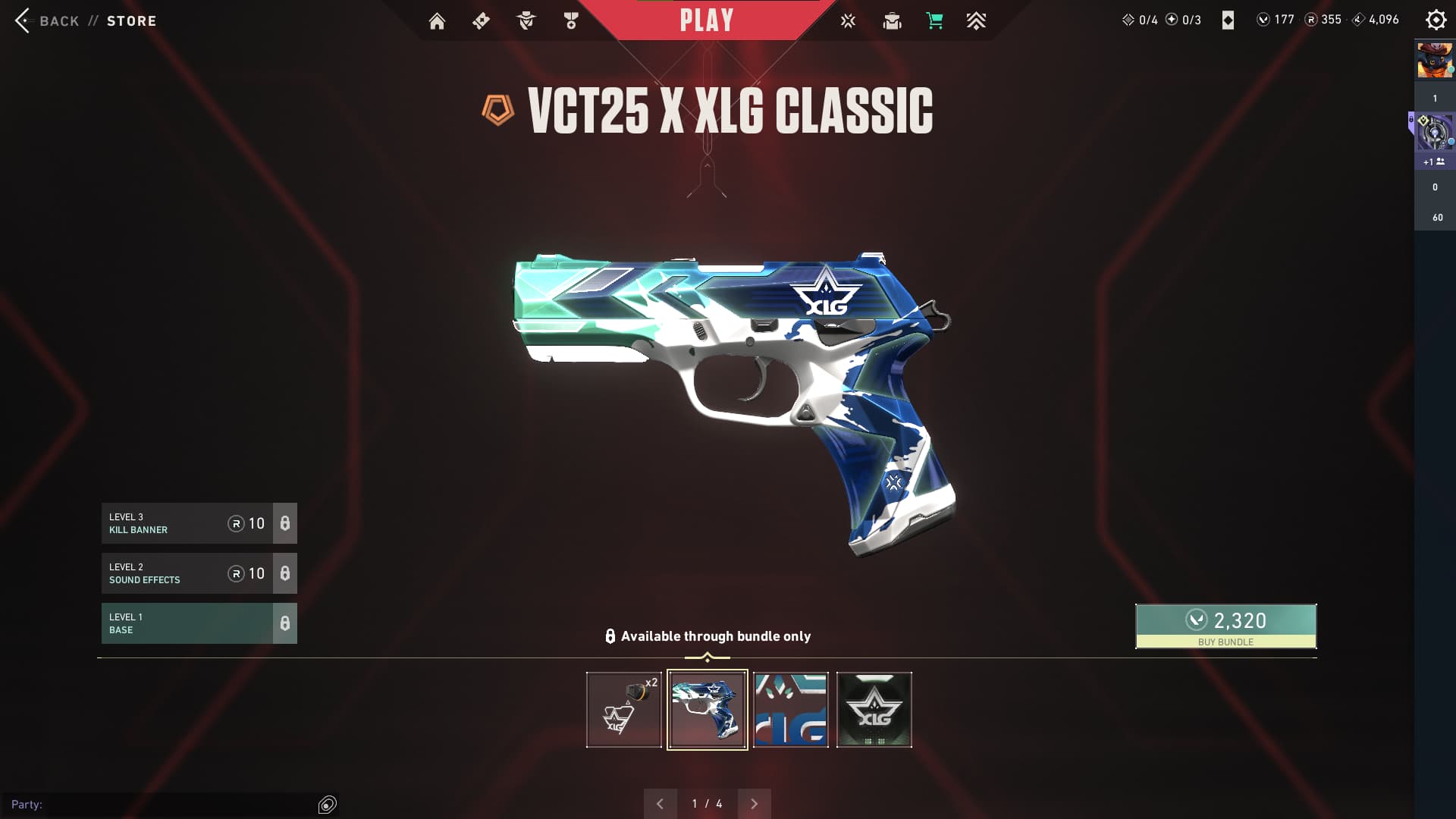Open the settings gear

(x=1436, y=20)
